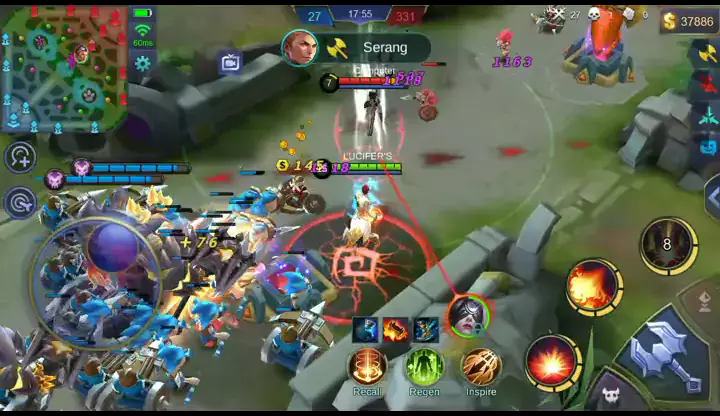Send the teal gather signal
Screen dimensions: 720x416
pos(707,116)
